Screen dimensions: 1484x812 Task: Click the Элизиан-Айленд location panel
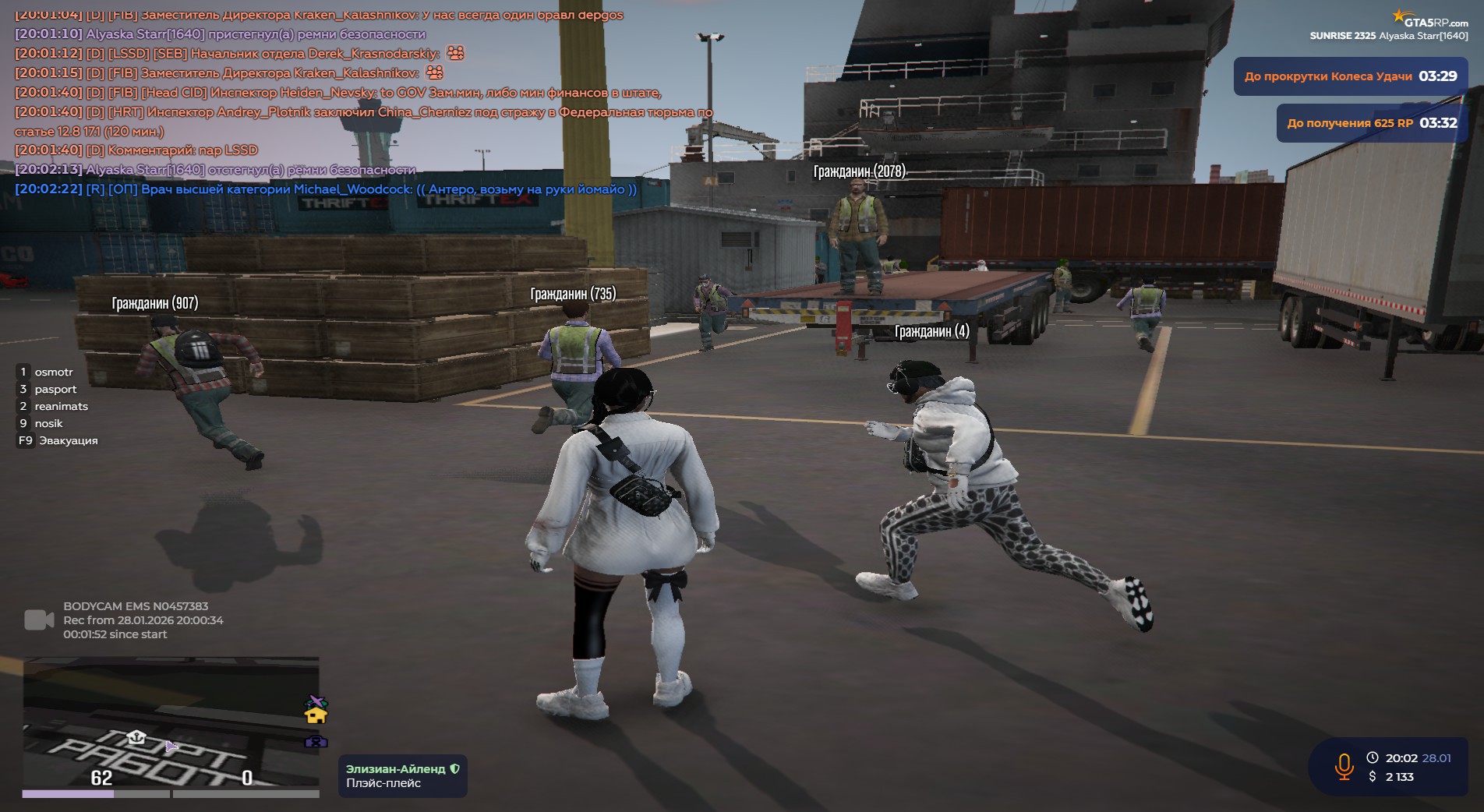click(x=402, y=776)
